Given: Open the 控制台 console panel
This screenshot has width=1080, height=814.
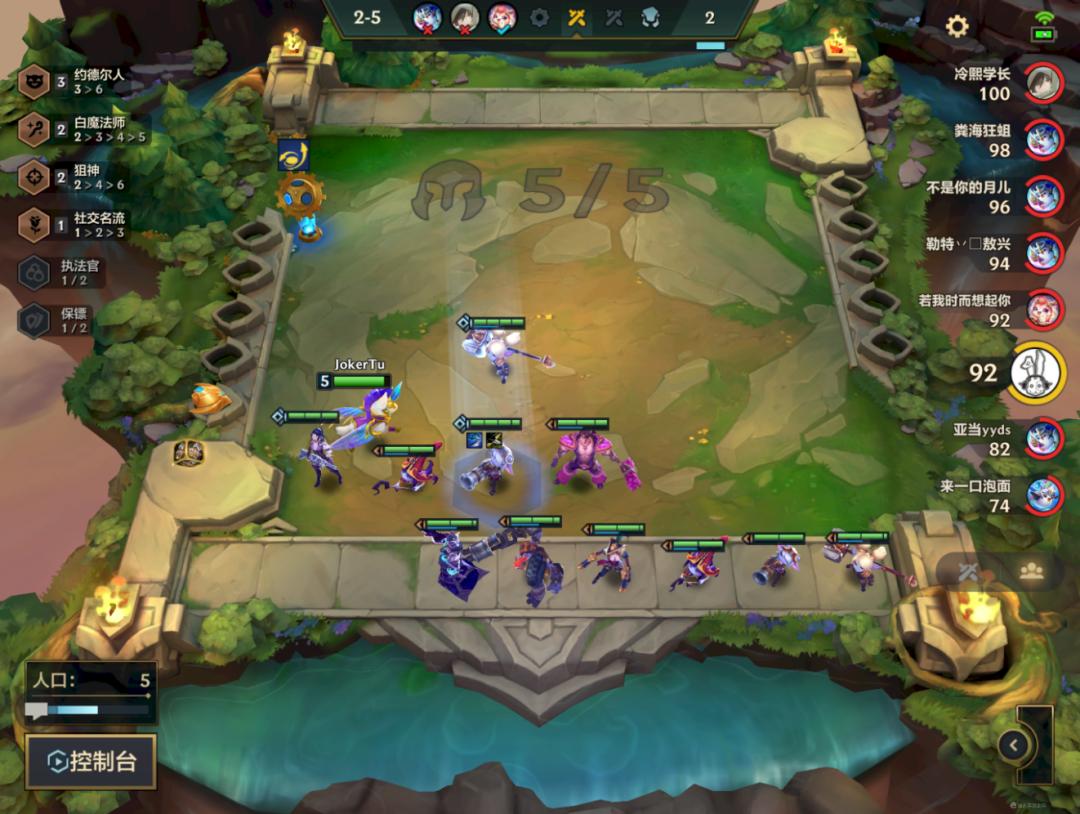Looking at the screenshot, I should point(91,762).
